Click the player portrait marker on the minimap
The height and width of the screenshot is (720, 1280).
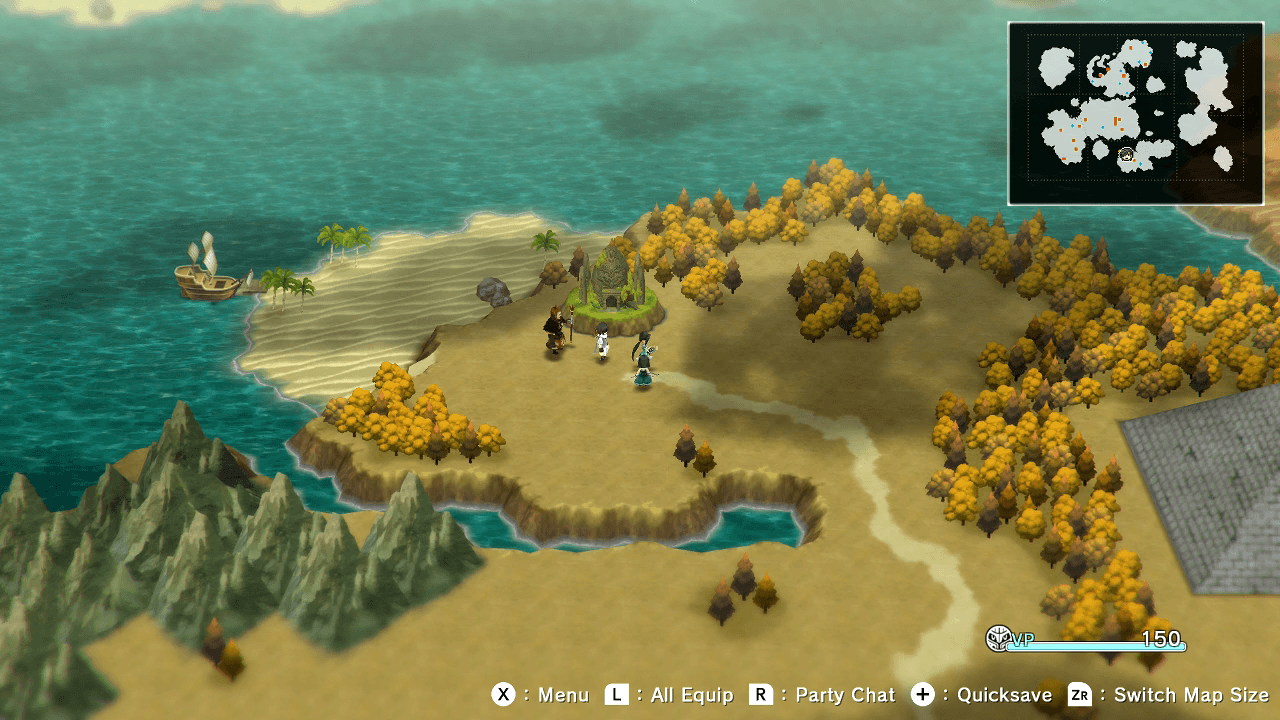(x=1125, y=154)
